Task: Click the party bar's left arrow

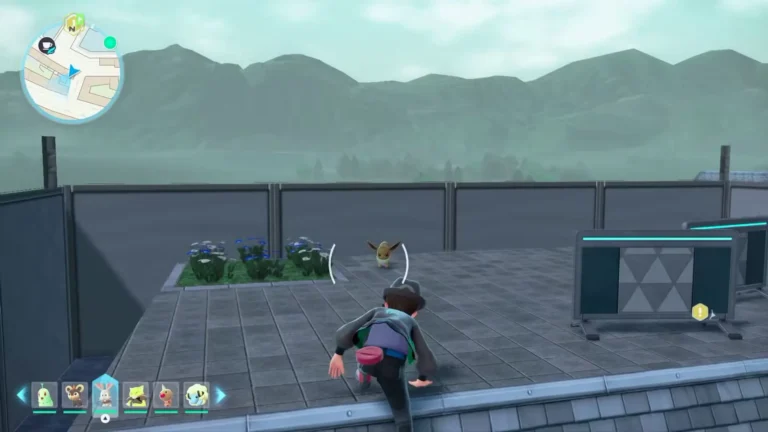Action: [21, 396]
